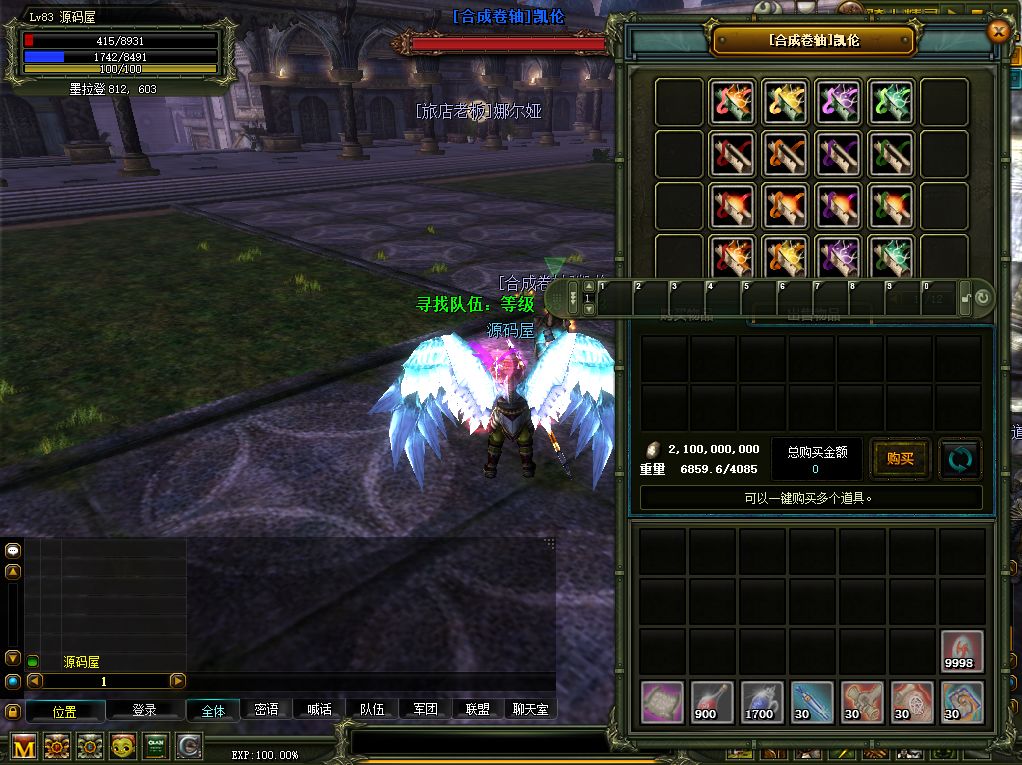Click the circular arrows refresh button

[959, 459]
